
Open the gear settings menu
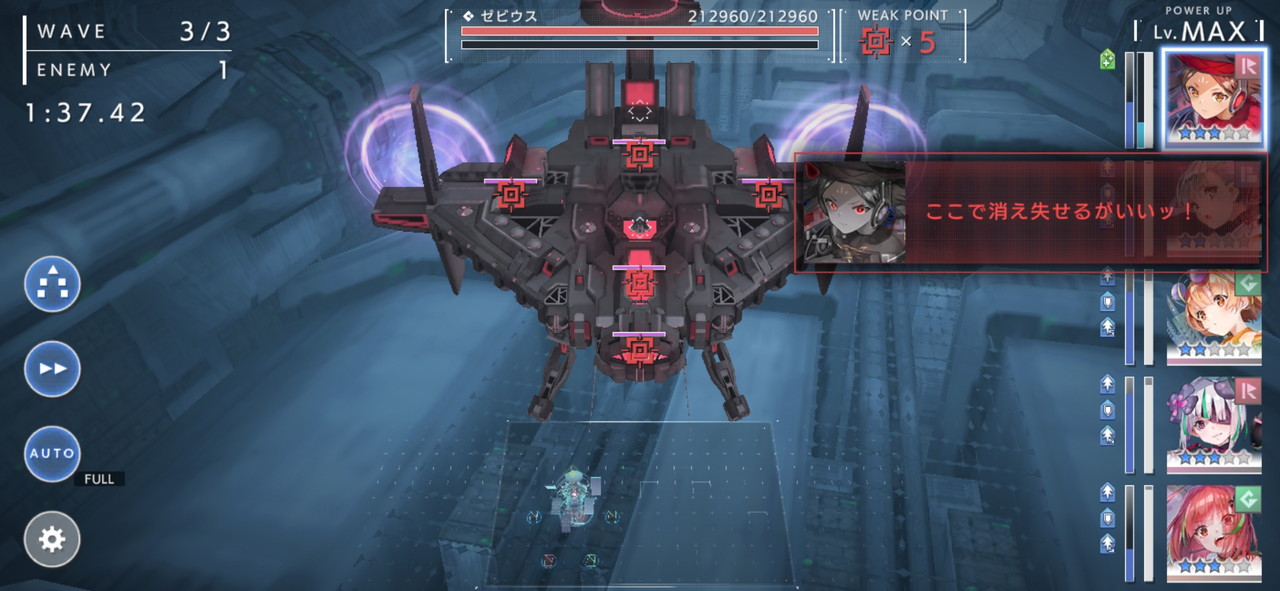coord(52,540)
